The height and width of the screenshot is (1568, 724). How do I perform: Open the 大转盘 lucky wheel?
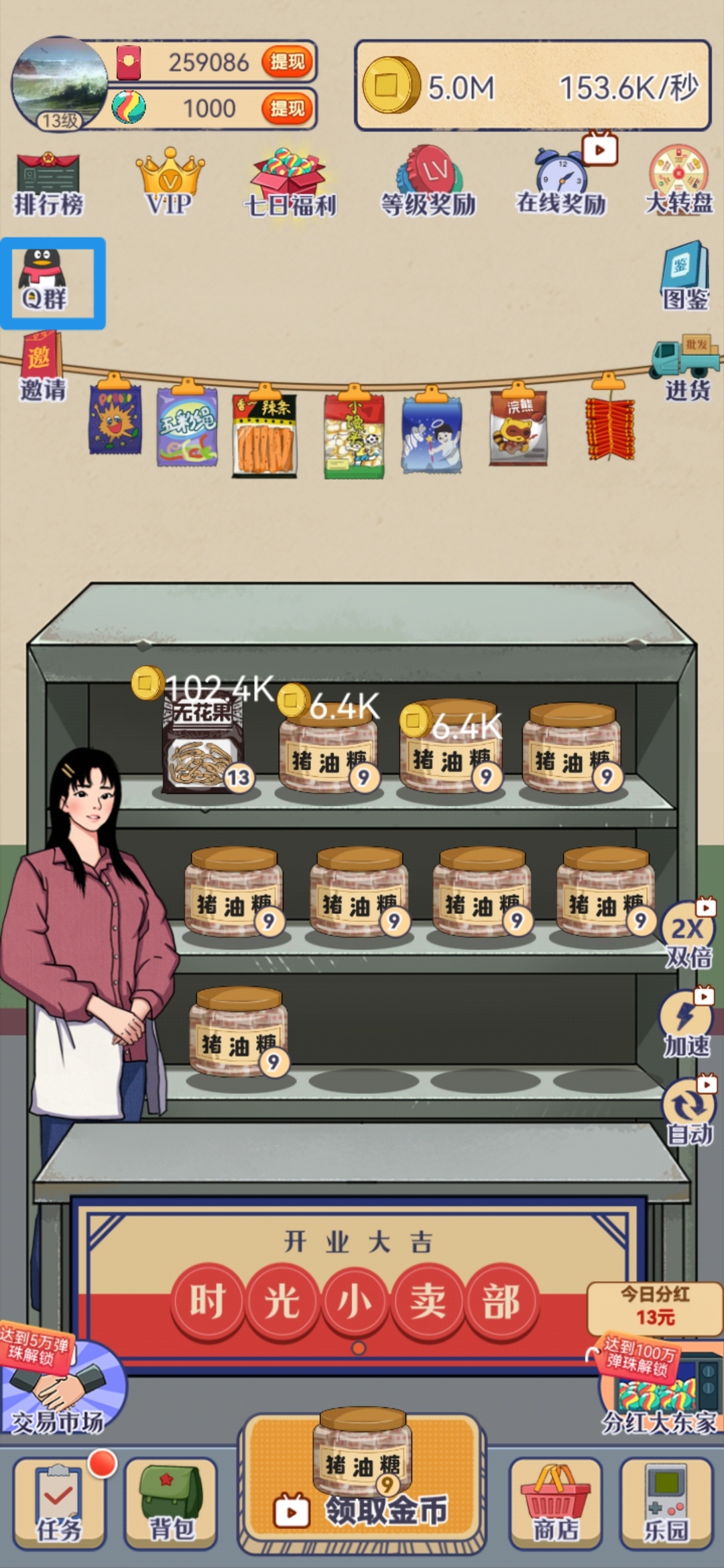pyautogui.click(x=678, y=182)
